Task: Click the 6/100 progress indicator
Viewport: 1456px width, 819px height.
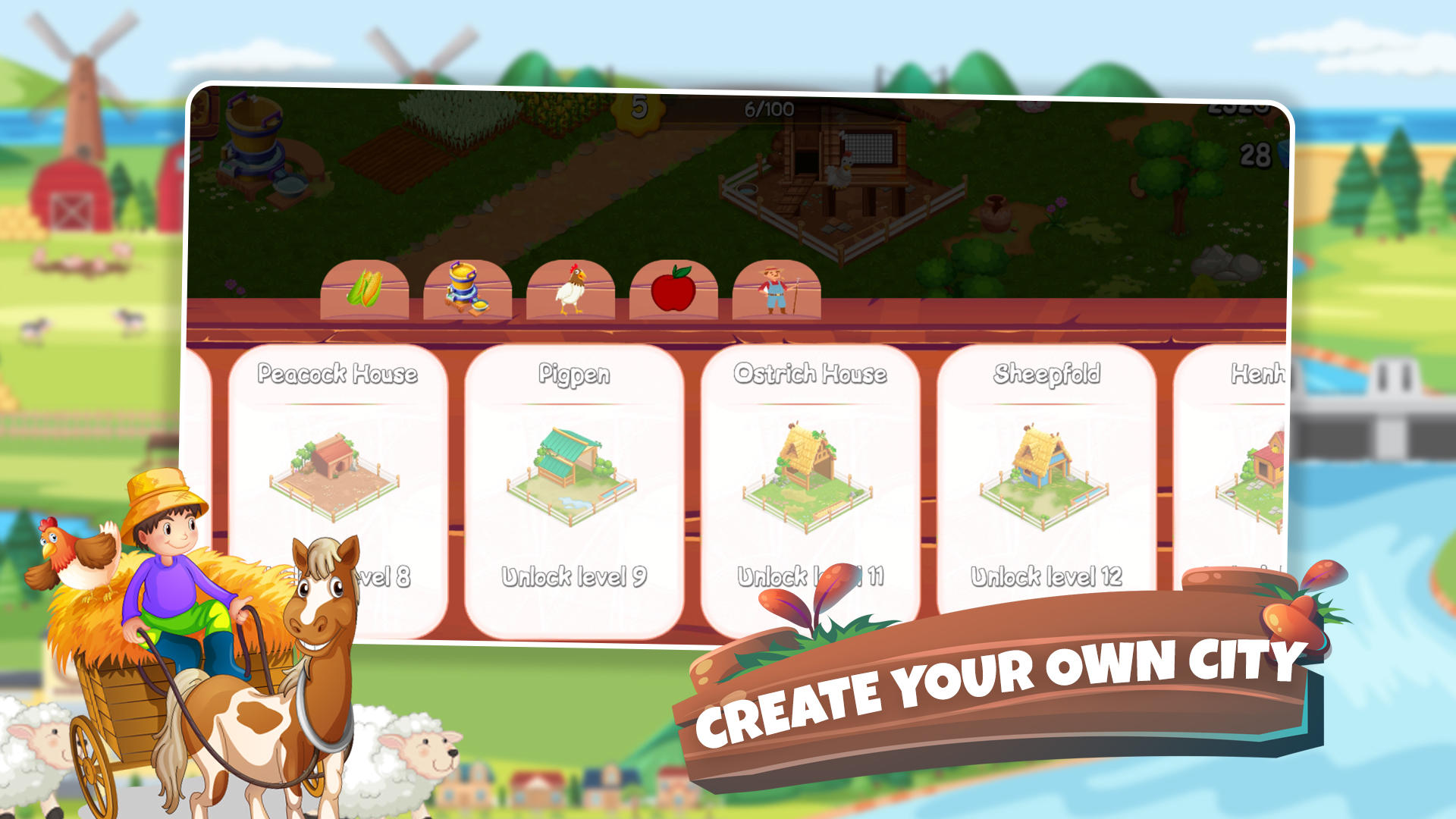Action: 766,110
